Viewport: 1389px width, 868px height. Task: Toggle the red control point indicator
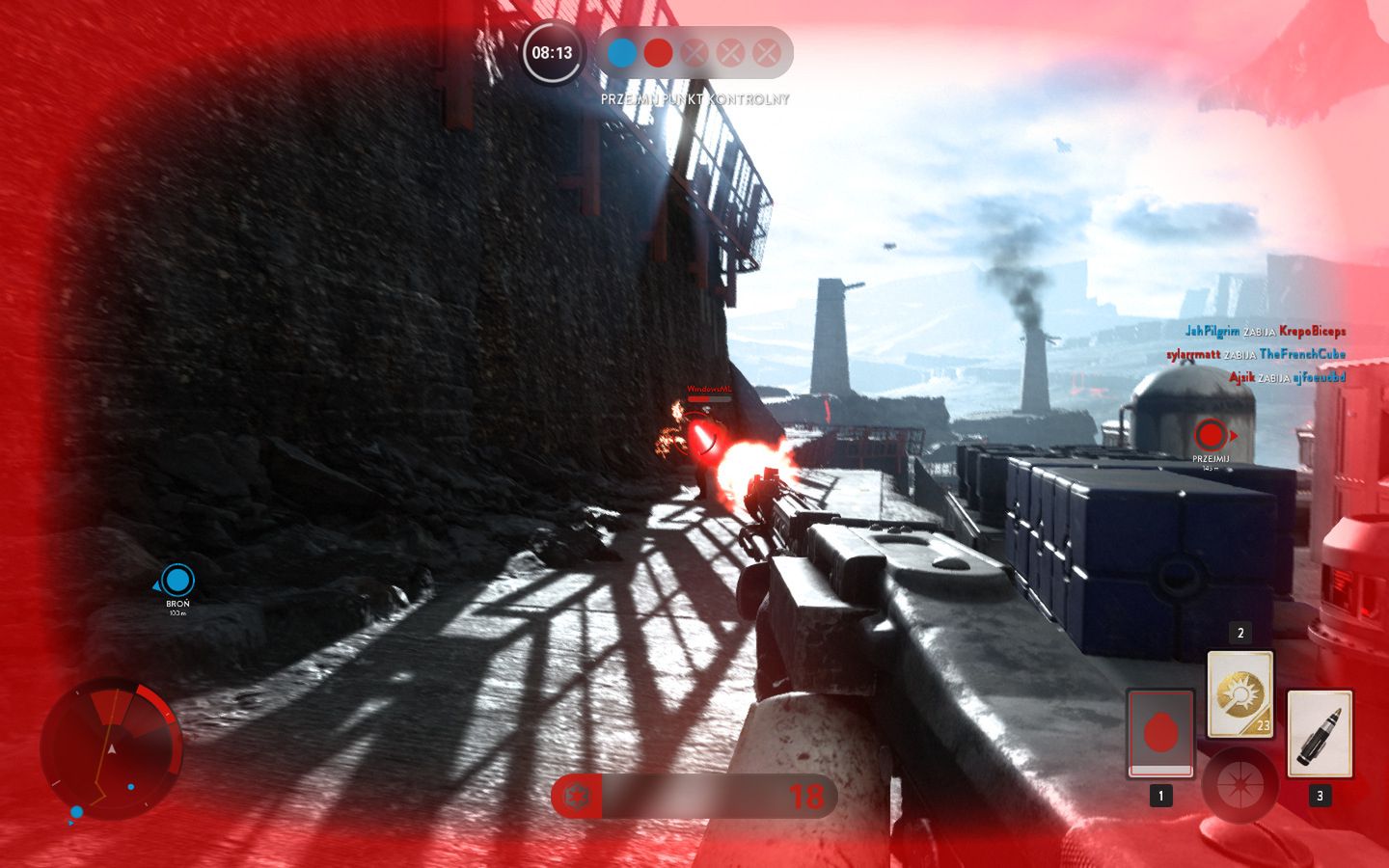(657, 53)
